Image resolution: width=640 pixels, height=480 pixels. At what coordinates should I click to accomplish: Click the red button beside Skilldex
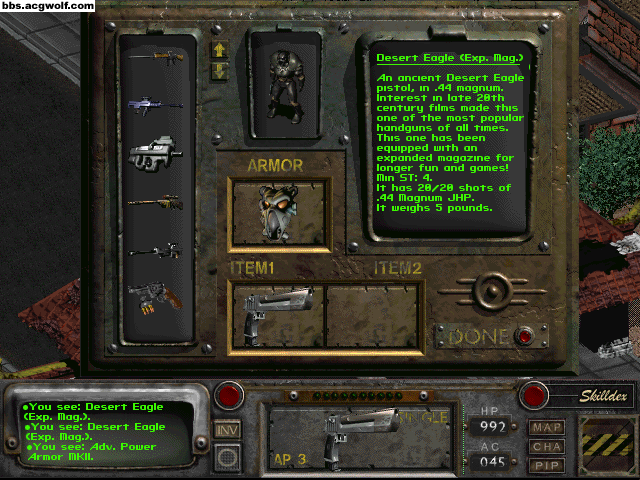[x=533, y=395]
